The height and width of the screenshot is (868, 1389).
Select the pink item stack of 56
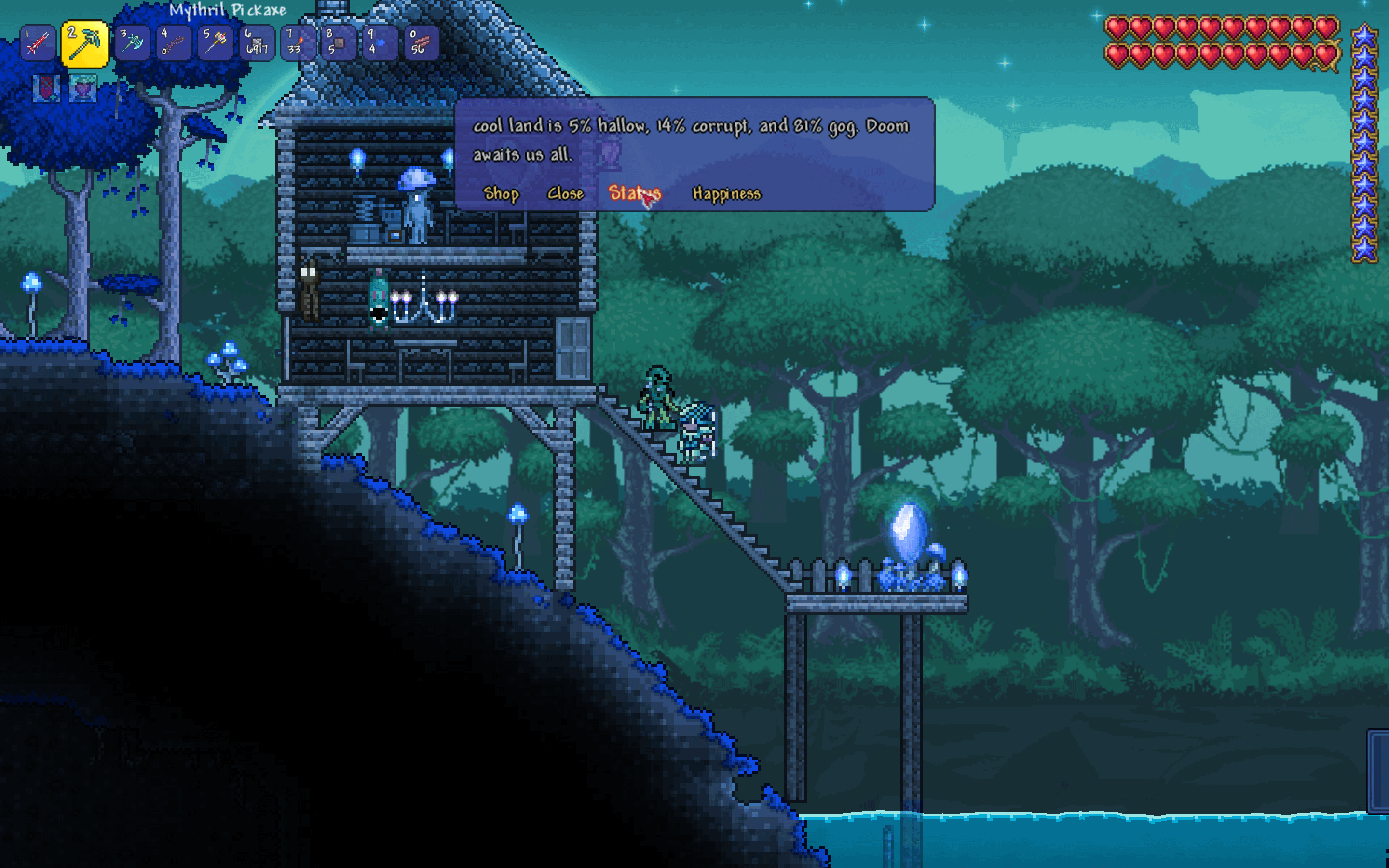point(422,43)
